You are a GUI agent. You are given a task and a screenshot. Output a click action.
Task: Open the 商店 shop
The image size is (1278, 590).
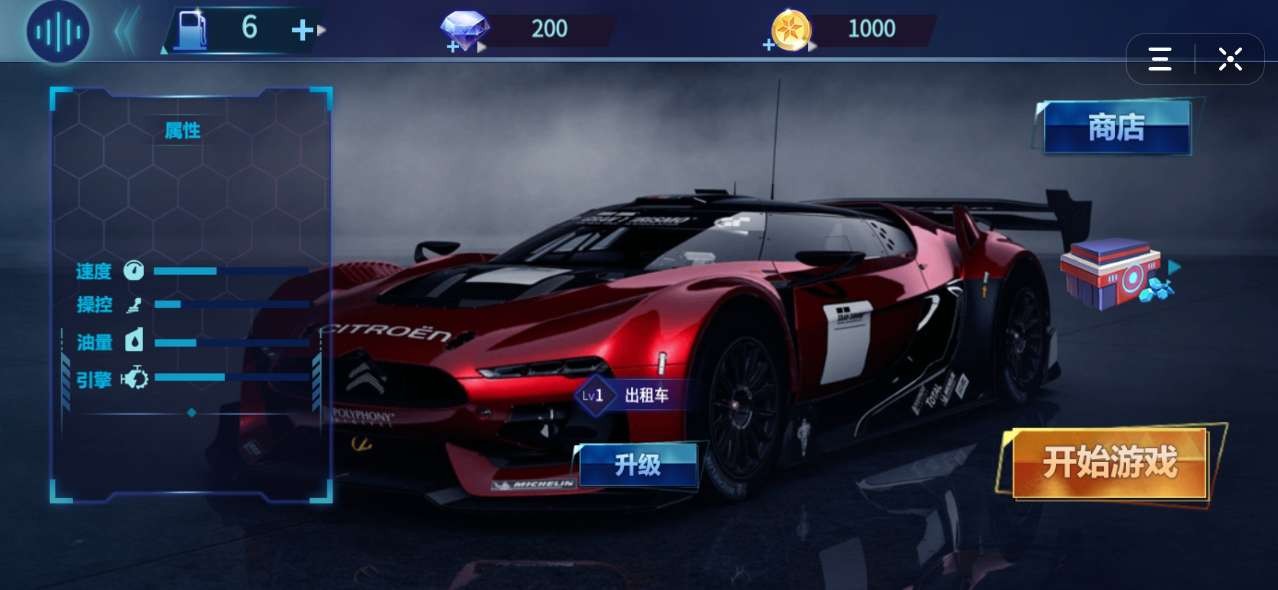[1116, 128]
